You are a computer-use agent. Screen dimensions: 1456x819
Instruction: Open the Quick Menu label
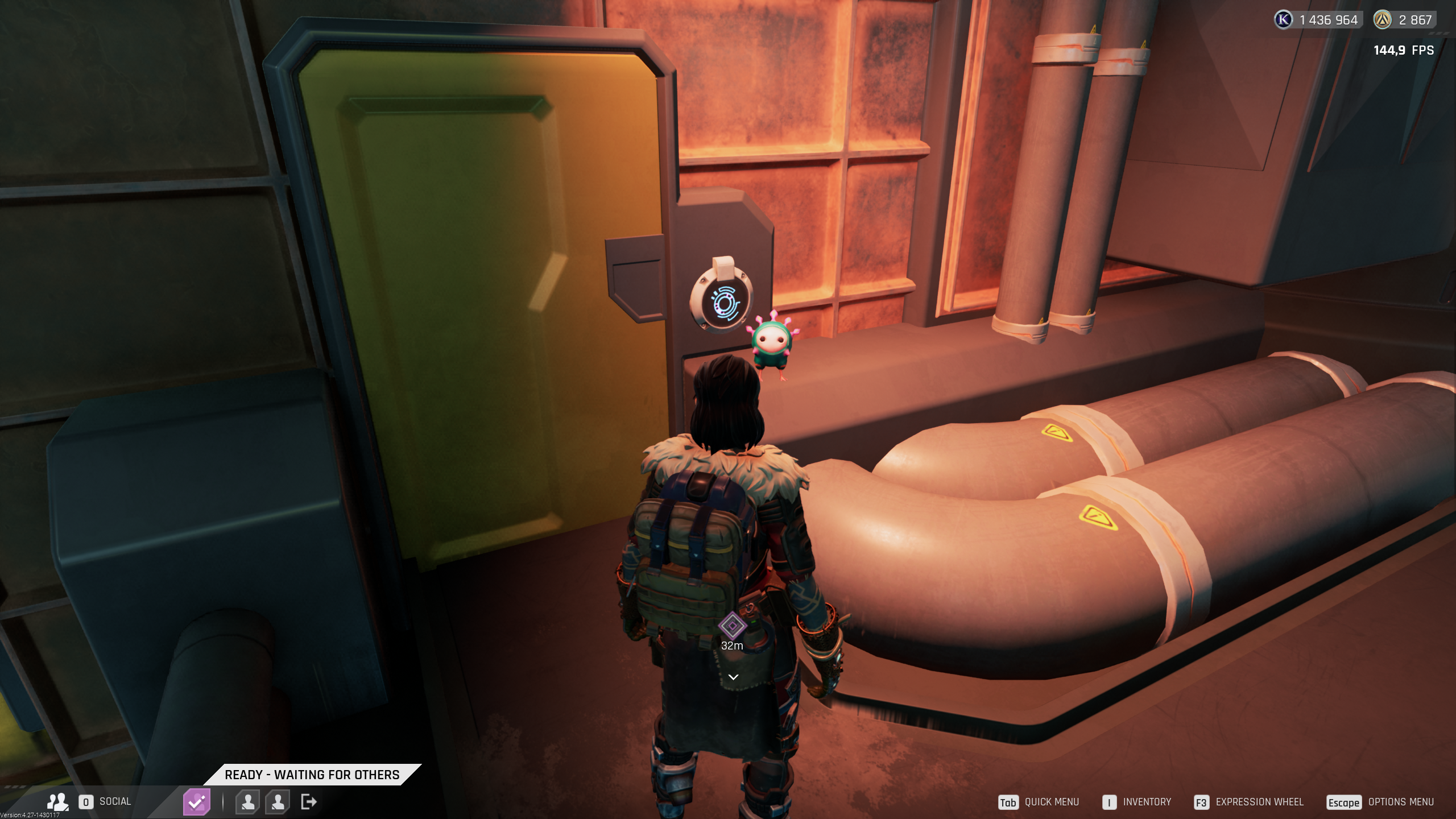(x=1051, y=802)
